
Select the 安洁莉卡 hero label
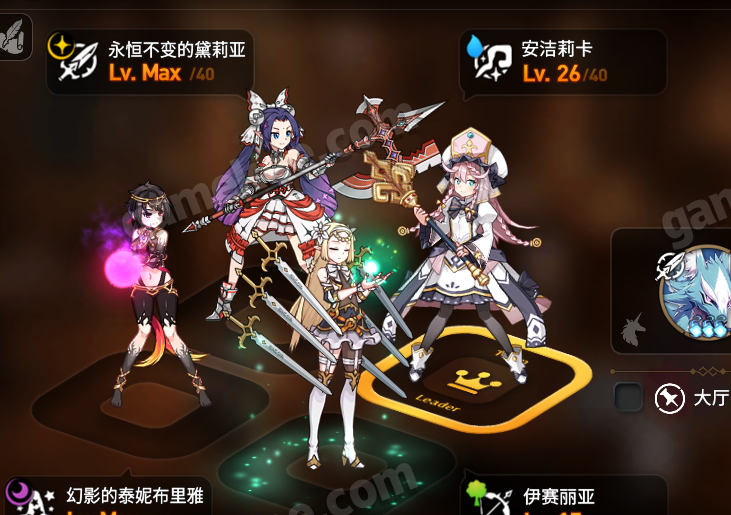tap(564, 60)
